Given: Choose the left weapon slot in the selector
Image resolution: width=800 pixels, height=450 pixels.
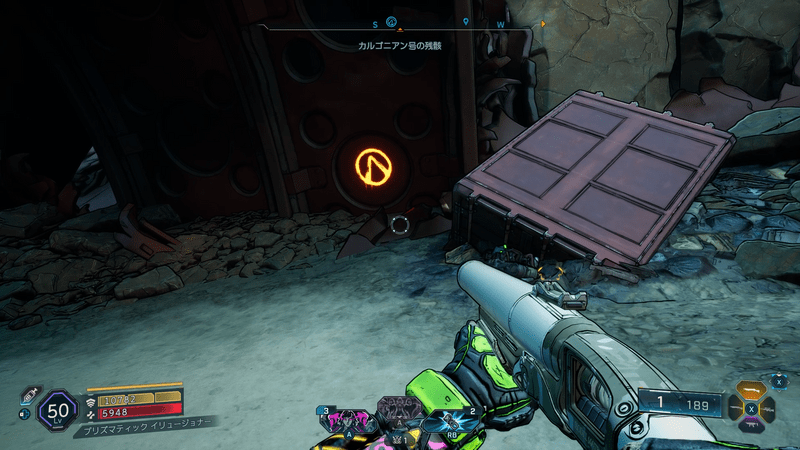Looking at the screenshot, I should 736,407.
